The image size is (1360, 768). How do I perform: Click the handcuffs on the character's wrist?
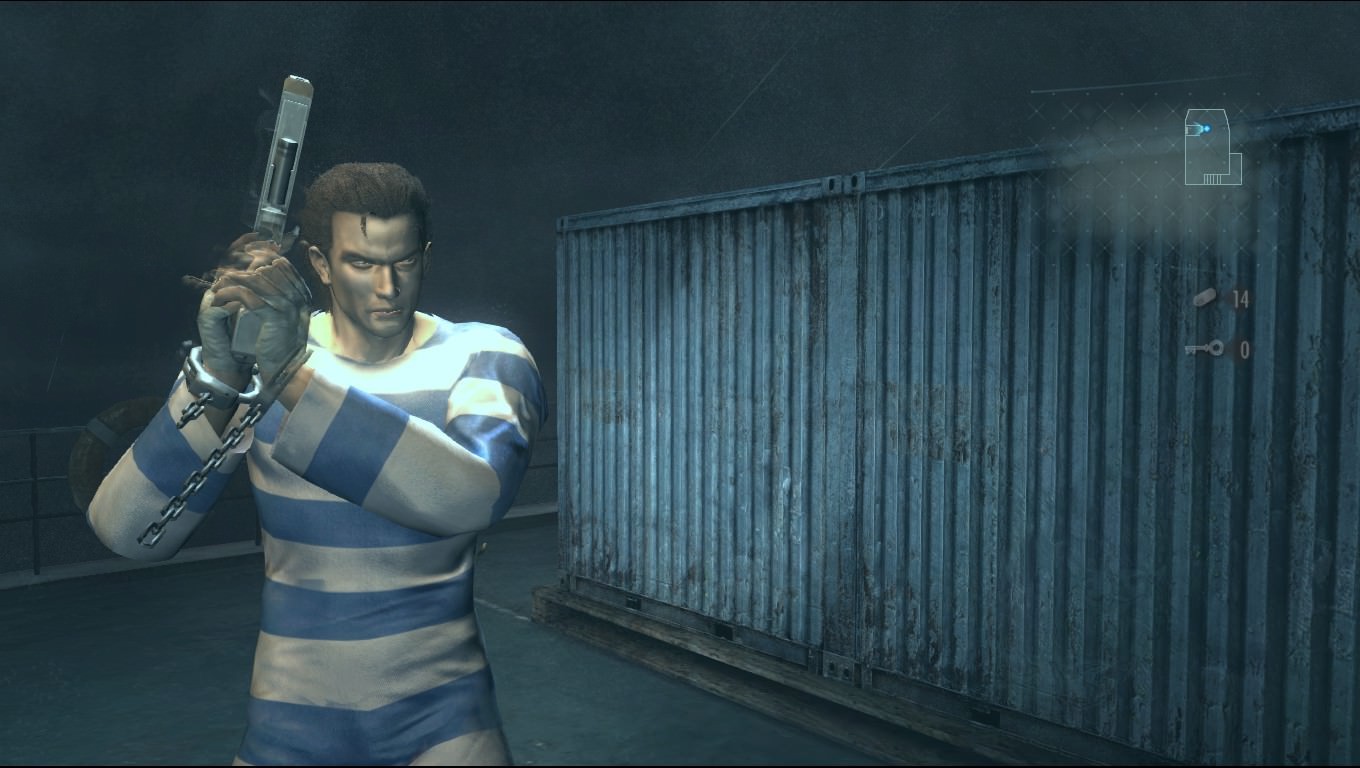pos(222,385)
